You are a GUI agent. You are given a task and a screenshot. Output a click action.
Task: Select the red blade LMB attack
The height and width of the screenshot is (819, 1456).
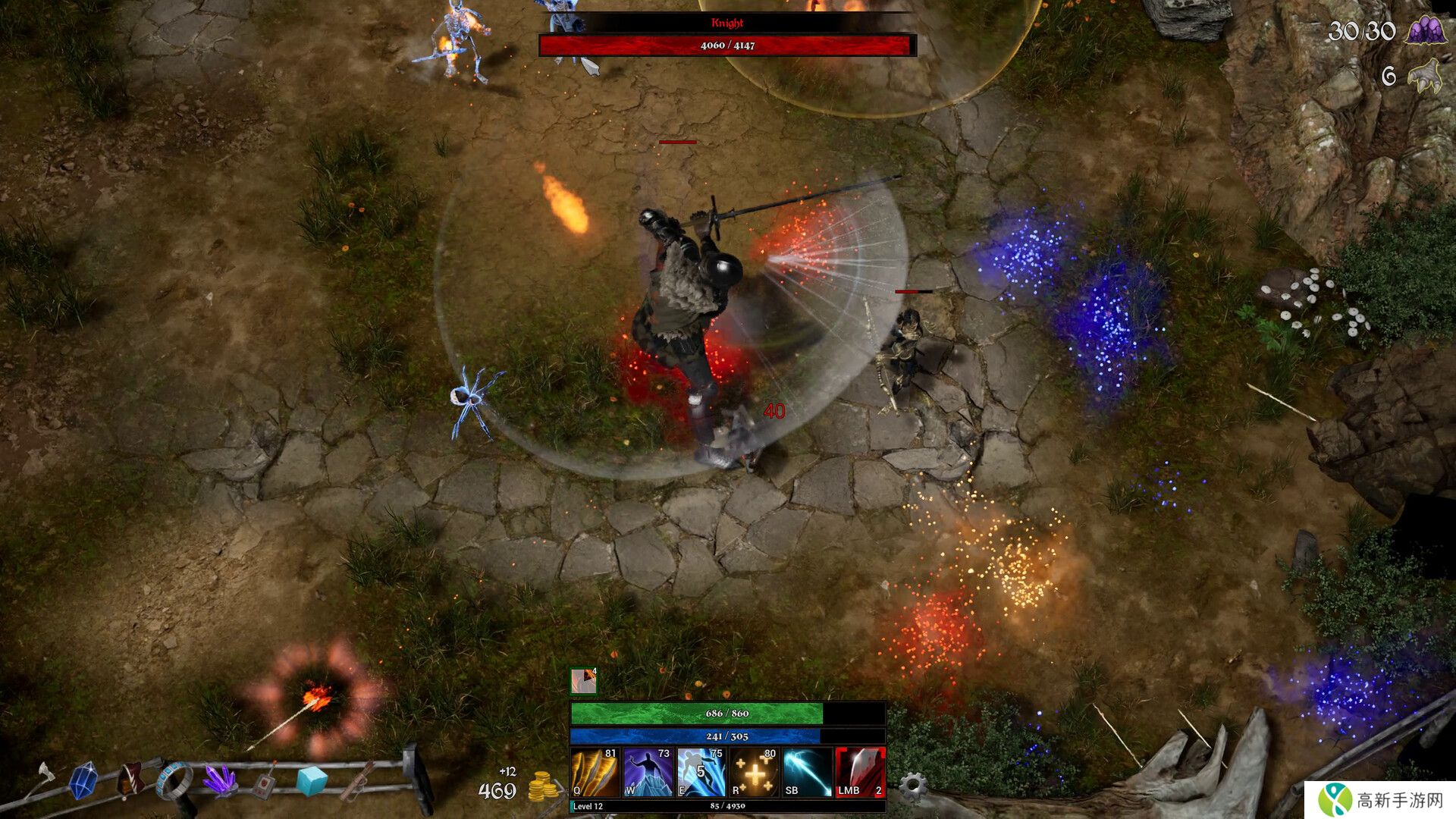pyautogui.click(x=860, y=772)
